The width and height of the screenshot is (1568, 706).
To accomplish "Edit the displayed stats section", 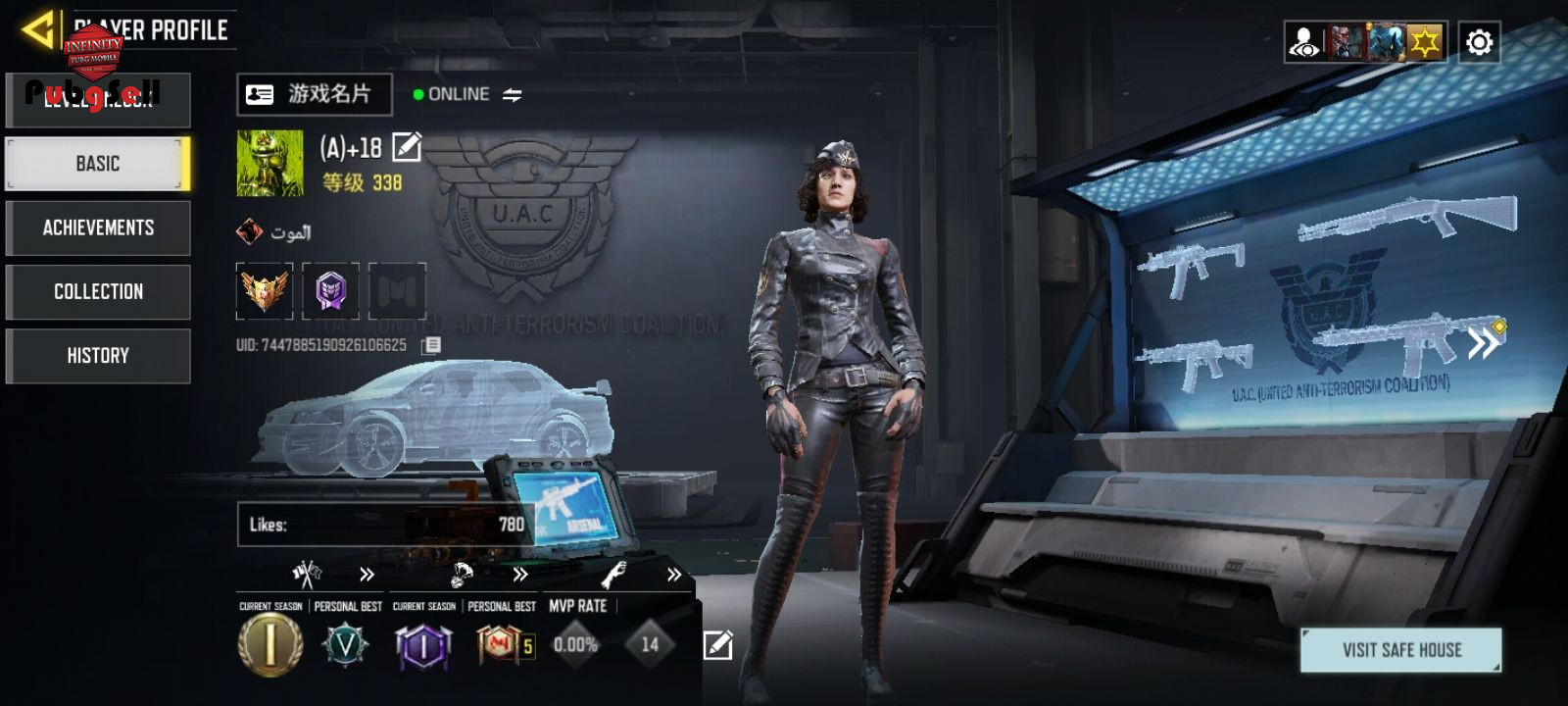I will point(717,644).
